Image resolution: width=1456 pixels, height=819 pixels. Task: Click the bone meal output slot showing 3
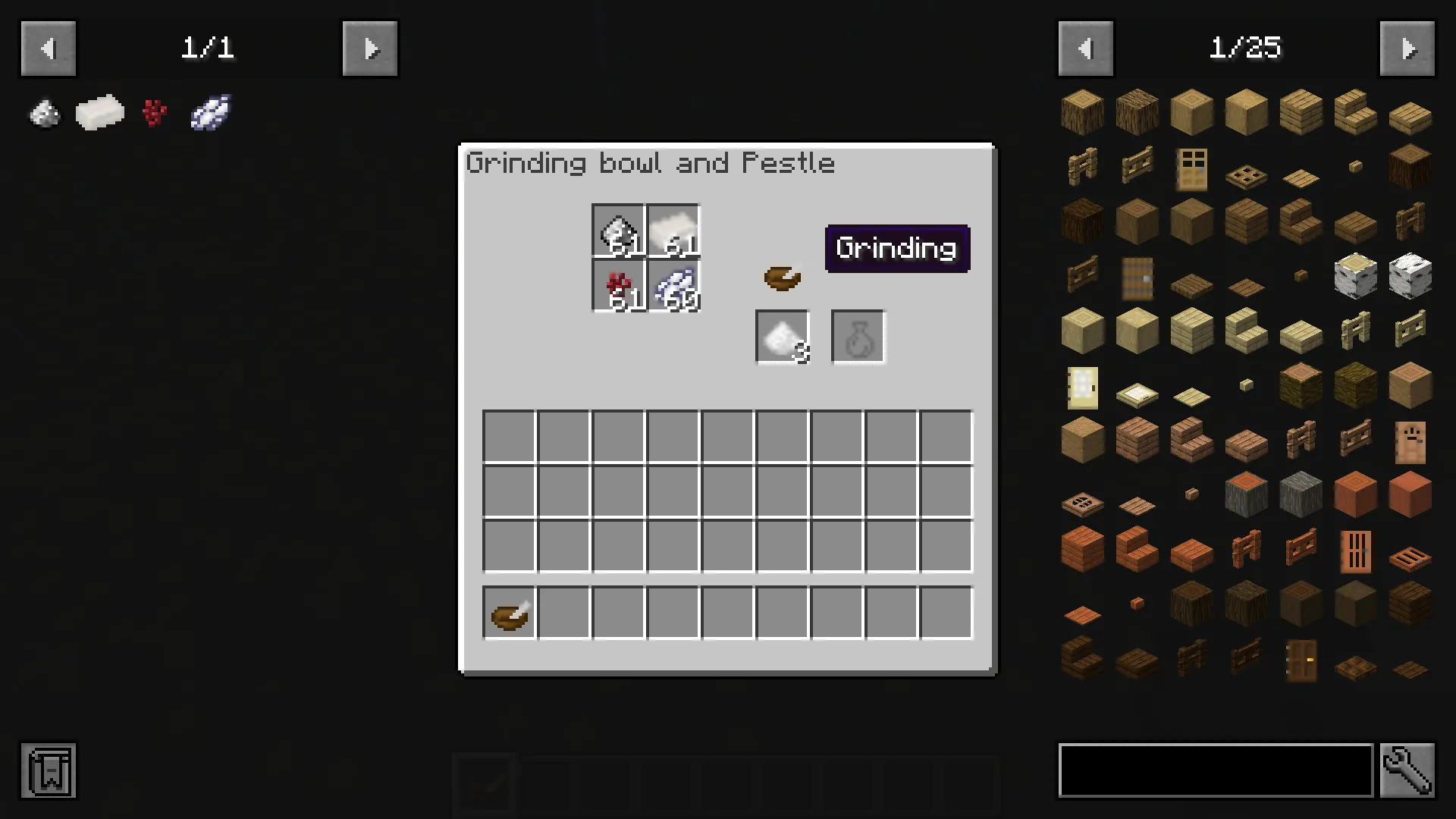[x=782, y=336]
